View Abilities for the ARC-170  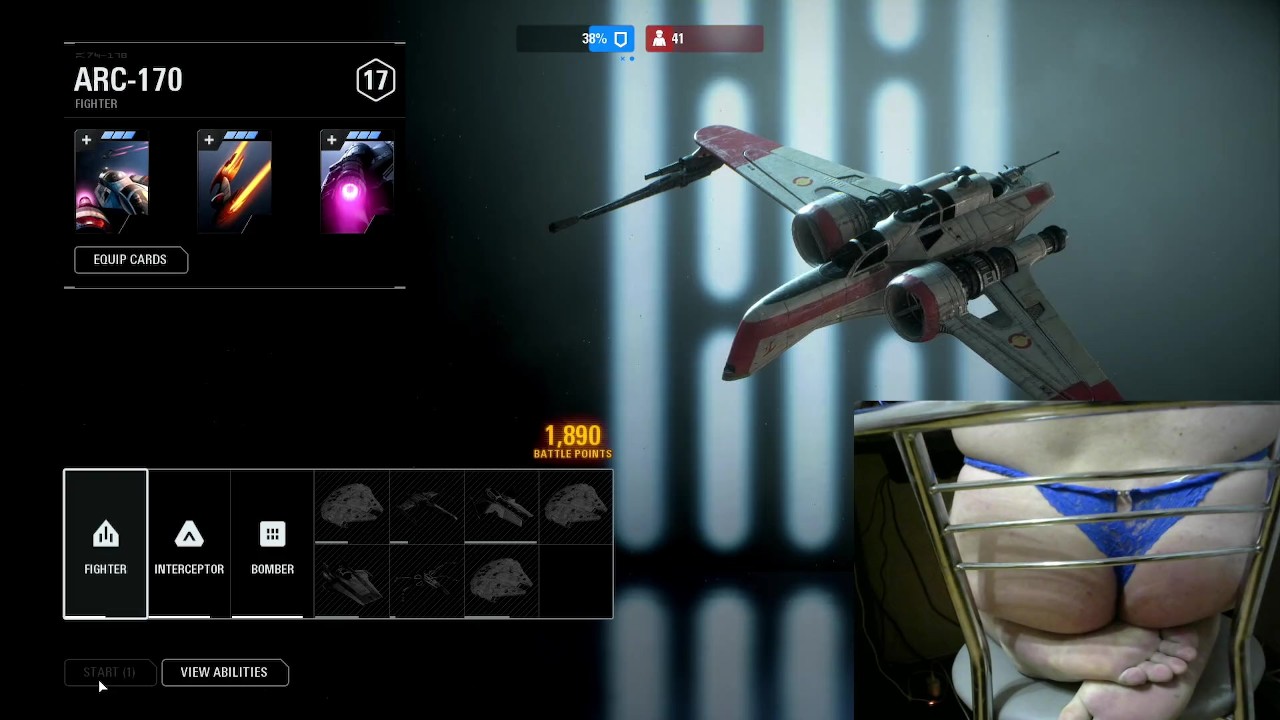pyautogui.click(x=224, y=673)
